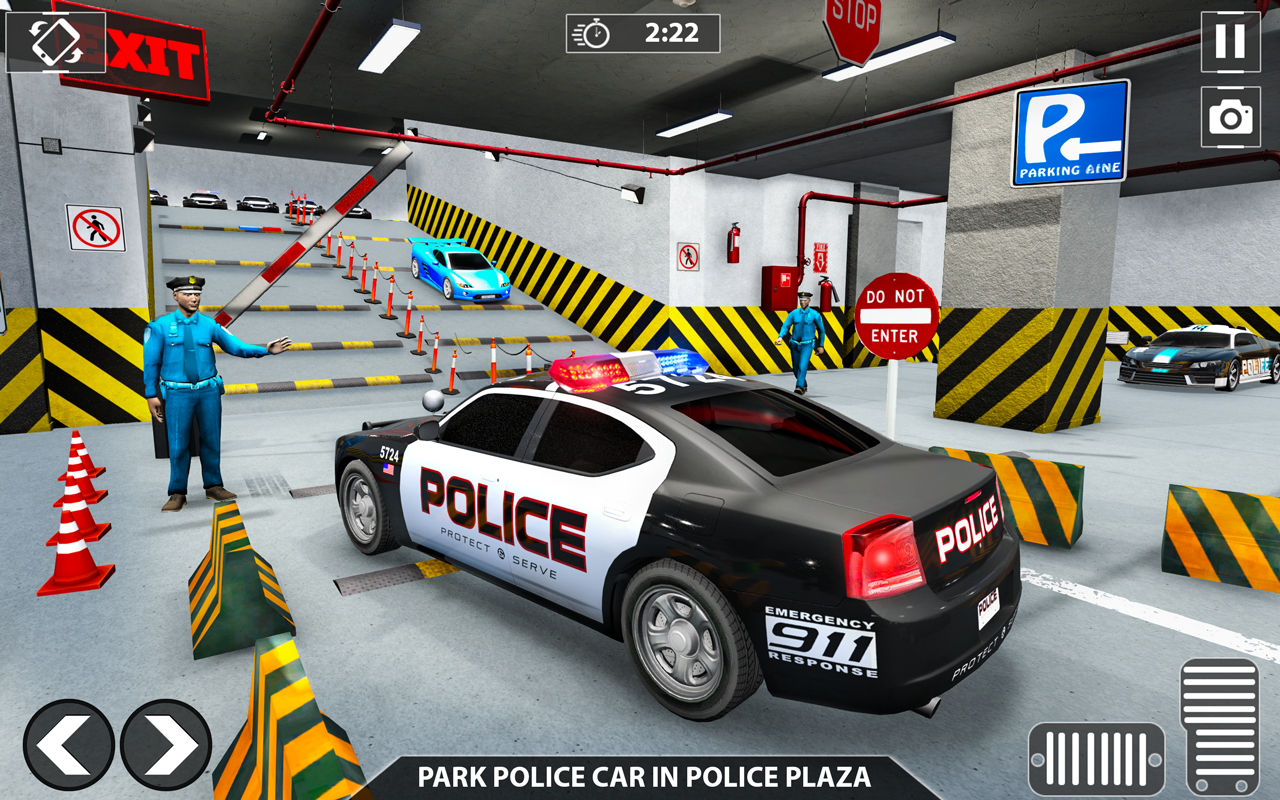Click the blue Parking Line sign
The image size is (1280, 800).
point(1070,132)
